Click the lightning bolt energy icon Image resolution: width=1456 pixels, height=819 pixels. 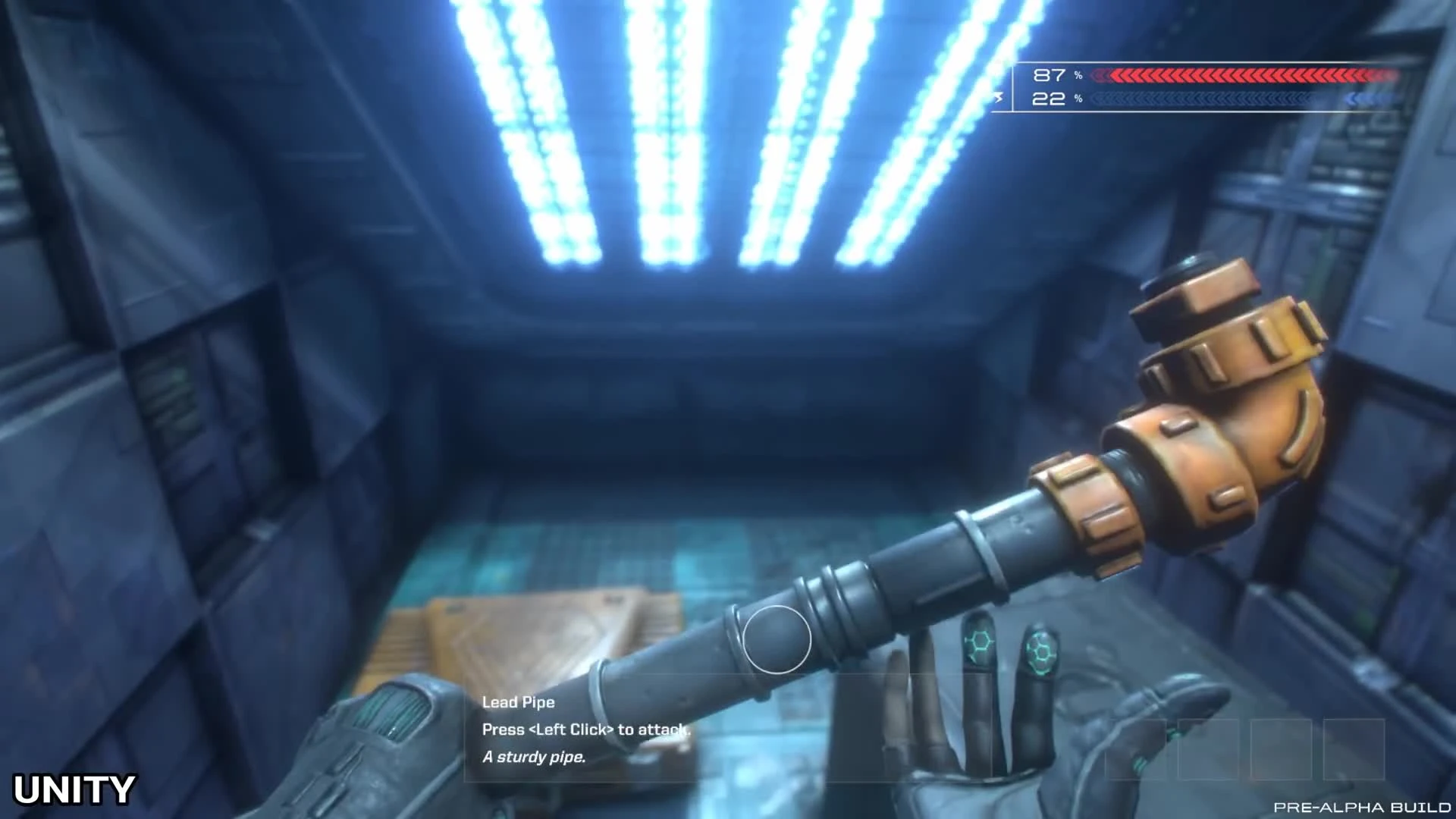999,98
